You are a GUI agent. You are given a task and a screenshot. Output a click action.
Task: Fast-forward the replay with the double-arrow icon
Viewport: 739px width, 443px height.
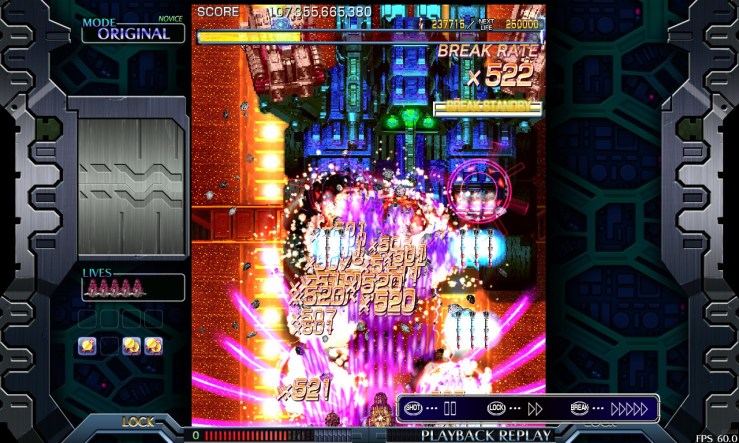coord(535,408)
